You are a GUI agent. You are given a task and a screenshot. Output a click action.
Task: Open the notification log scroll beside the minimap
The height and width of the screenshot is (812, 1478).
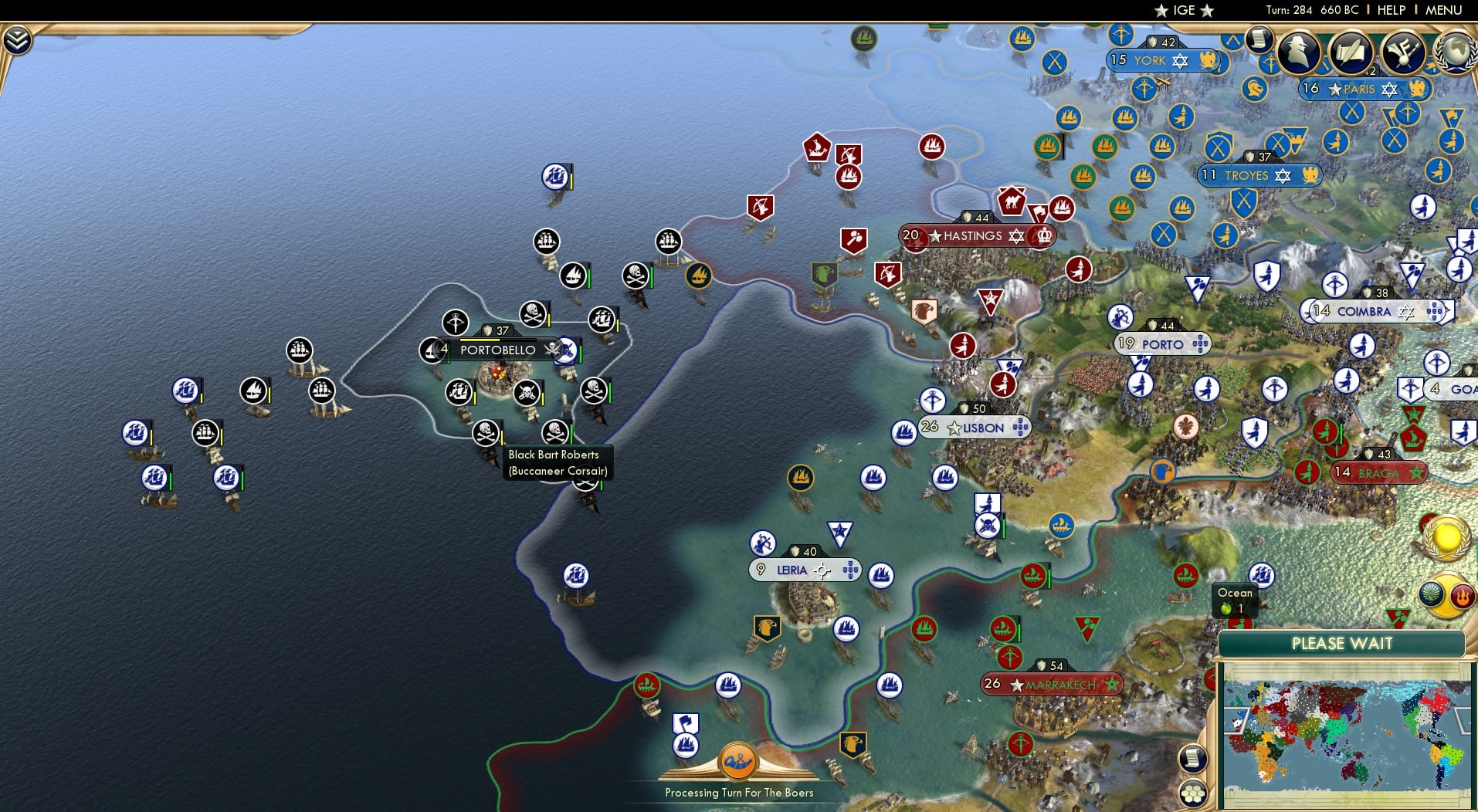(x=1193, y=757)
